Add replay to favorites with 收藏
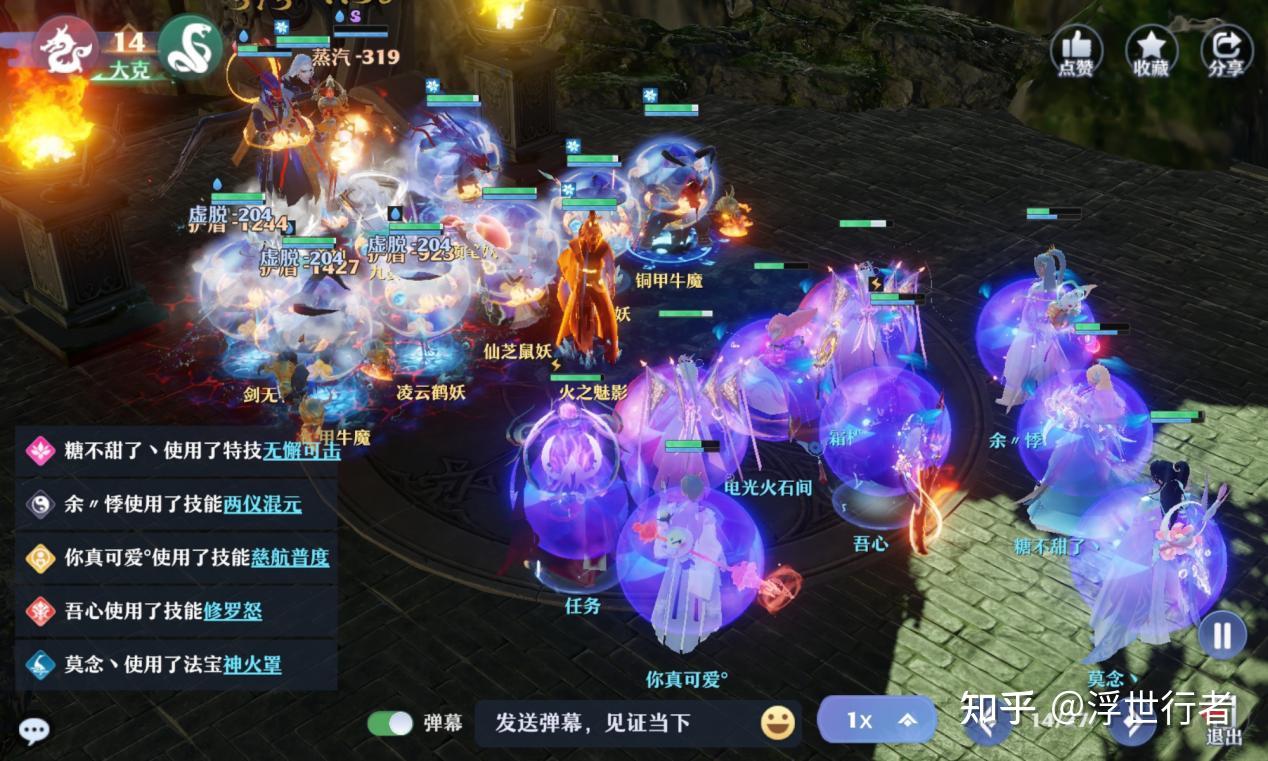The height and width of the screenshot is (761, 1268). click(x=1151, y=50)
